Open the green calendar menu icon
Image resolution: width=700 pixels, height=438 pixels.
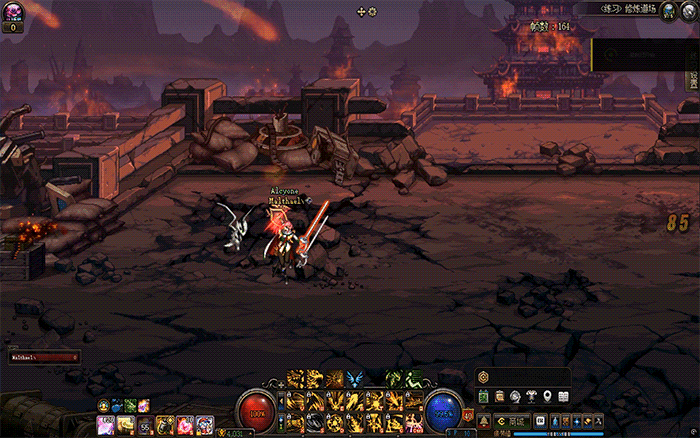(482, 397)
